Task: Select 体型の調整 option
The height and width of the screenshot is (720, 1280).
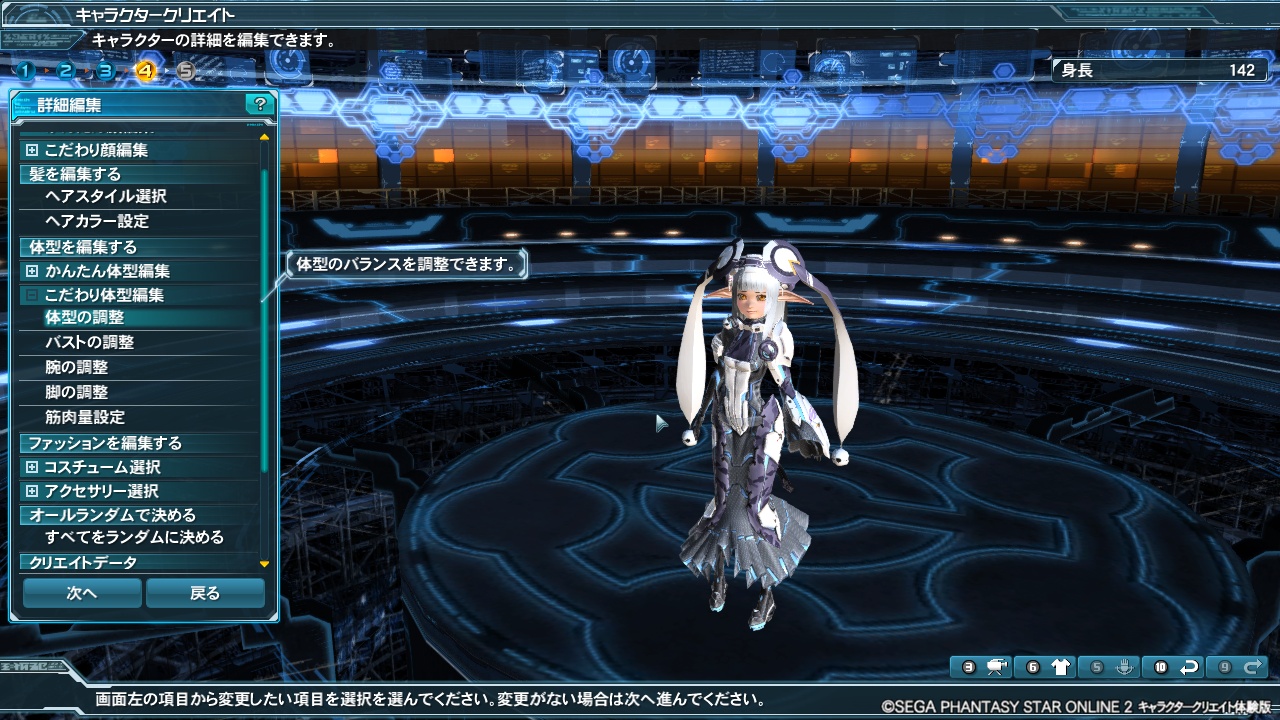Action: click(85, 317)
